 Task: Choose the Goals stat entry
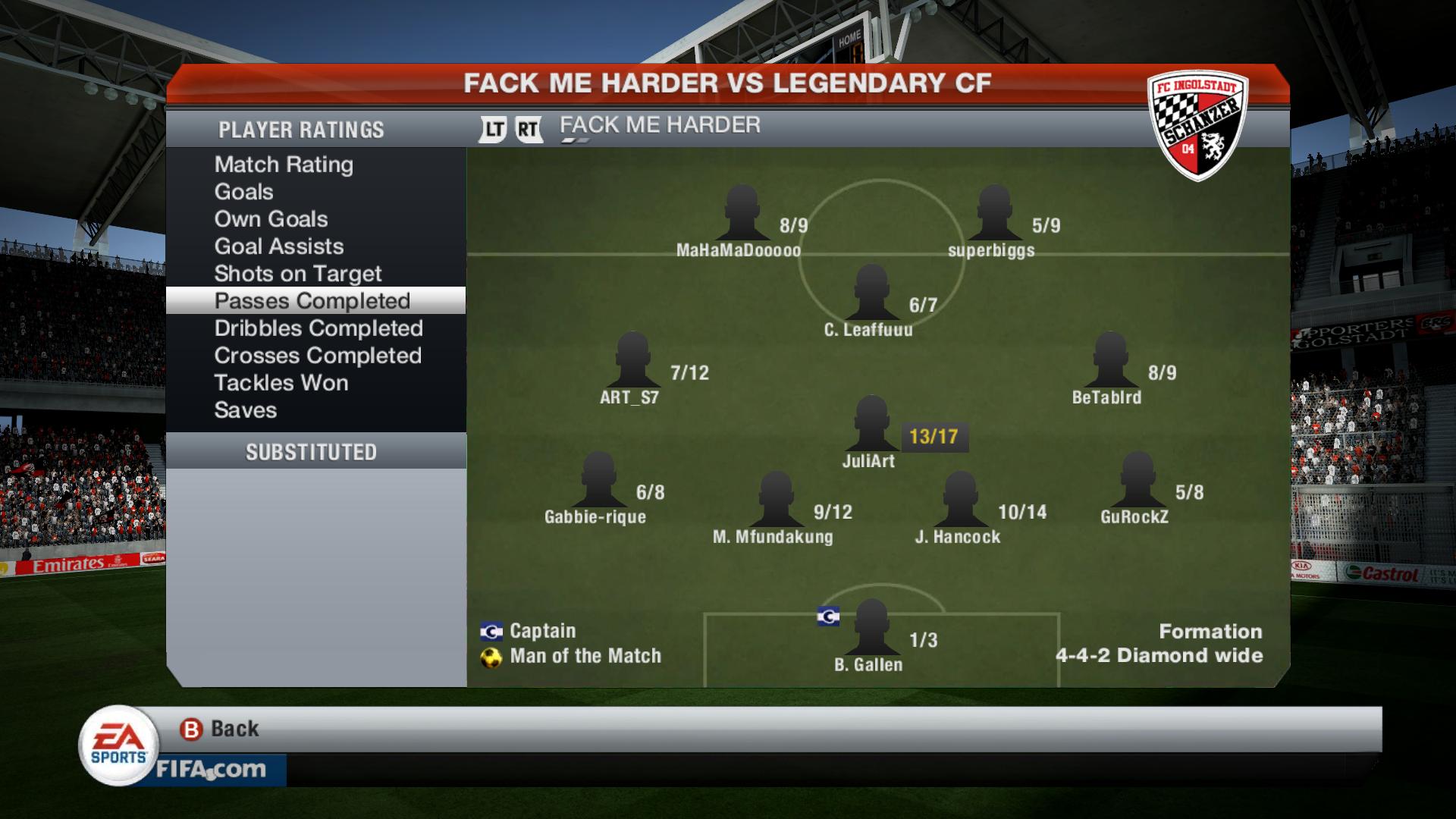[x=243, y=192]
